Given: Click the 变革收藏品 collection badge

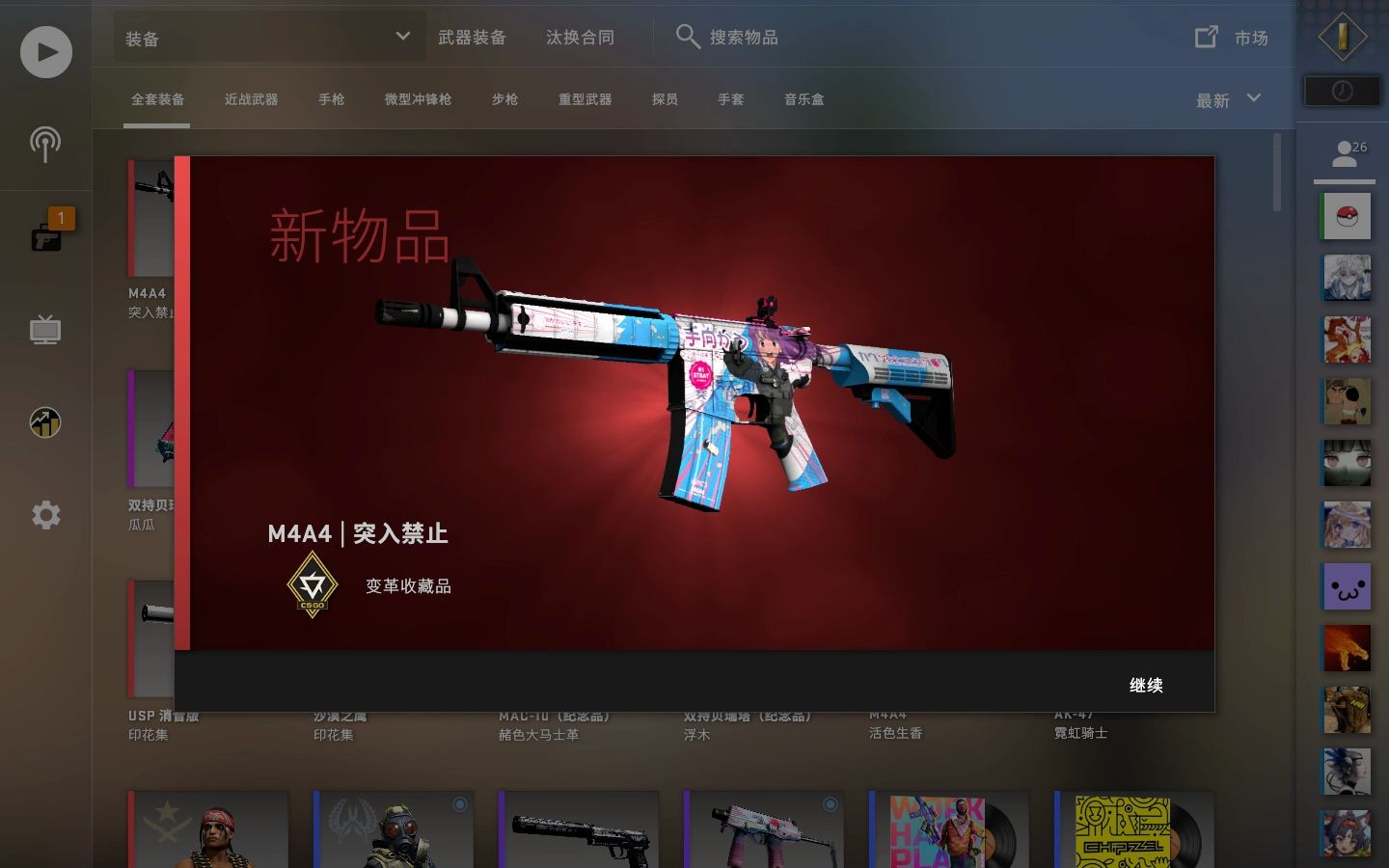Looking at the screenshot, I should coord(312,583).
